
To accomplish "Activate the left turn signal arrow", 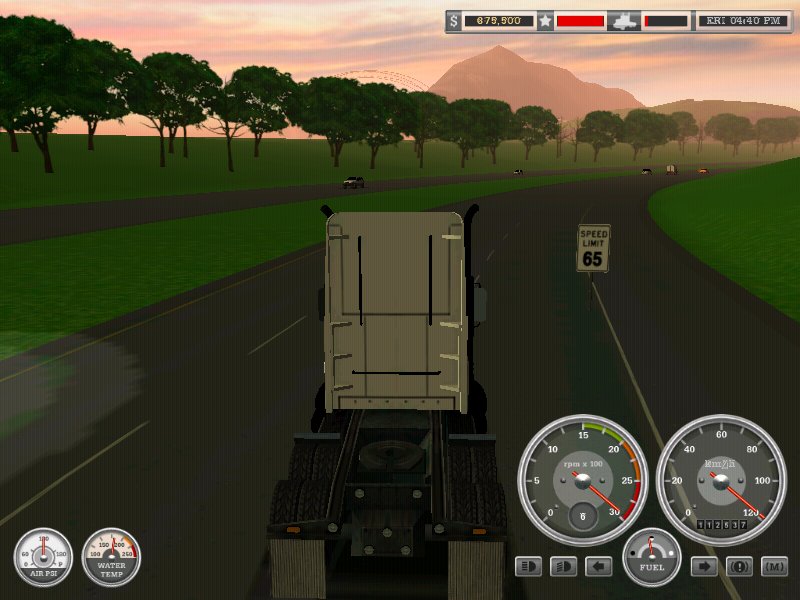I will click(x=598, y=567).
